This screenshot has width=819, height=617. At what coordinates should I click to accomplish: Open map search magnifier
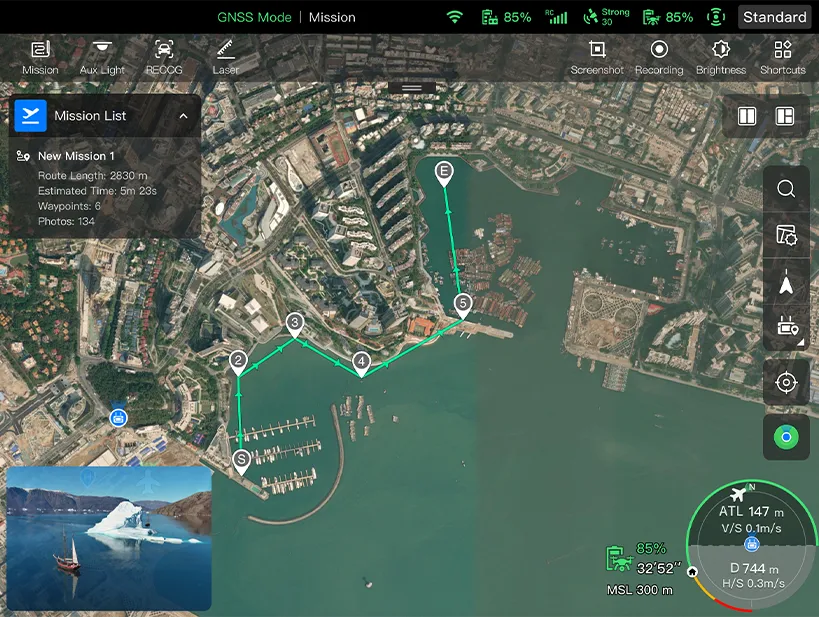coord(786,189)
